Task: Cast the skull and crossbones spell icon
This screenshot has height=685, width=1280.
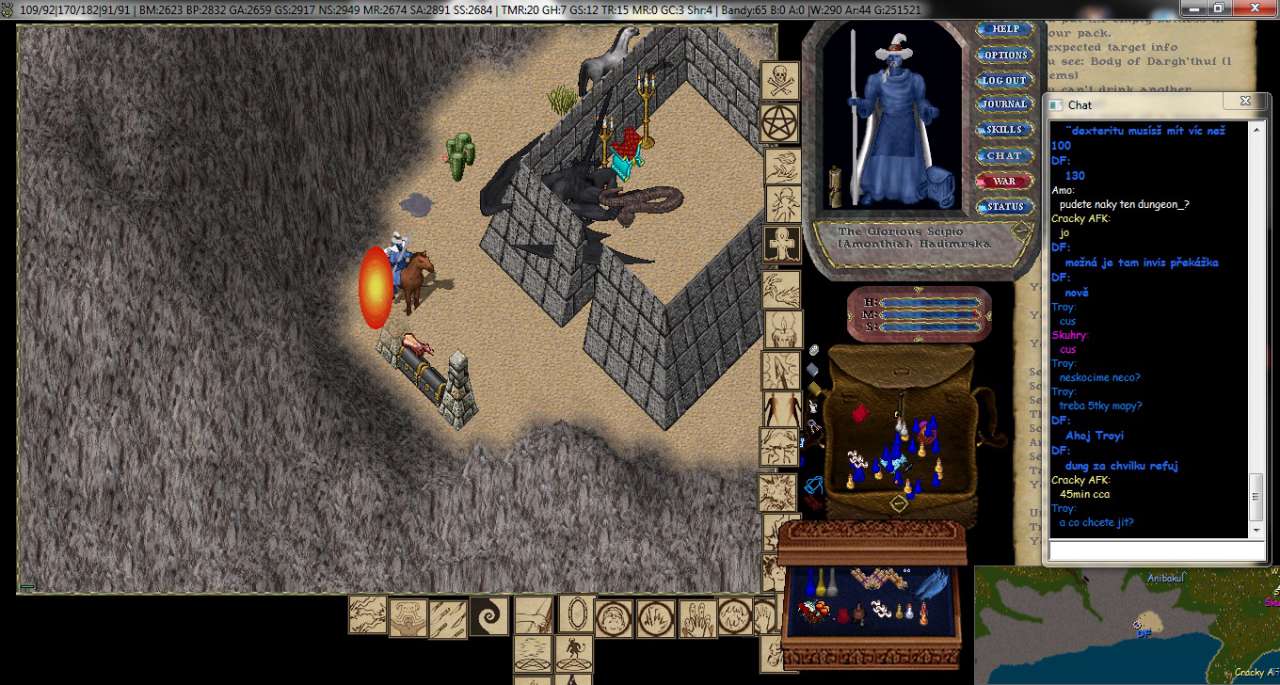Action: [x=779, y=81]
